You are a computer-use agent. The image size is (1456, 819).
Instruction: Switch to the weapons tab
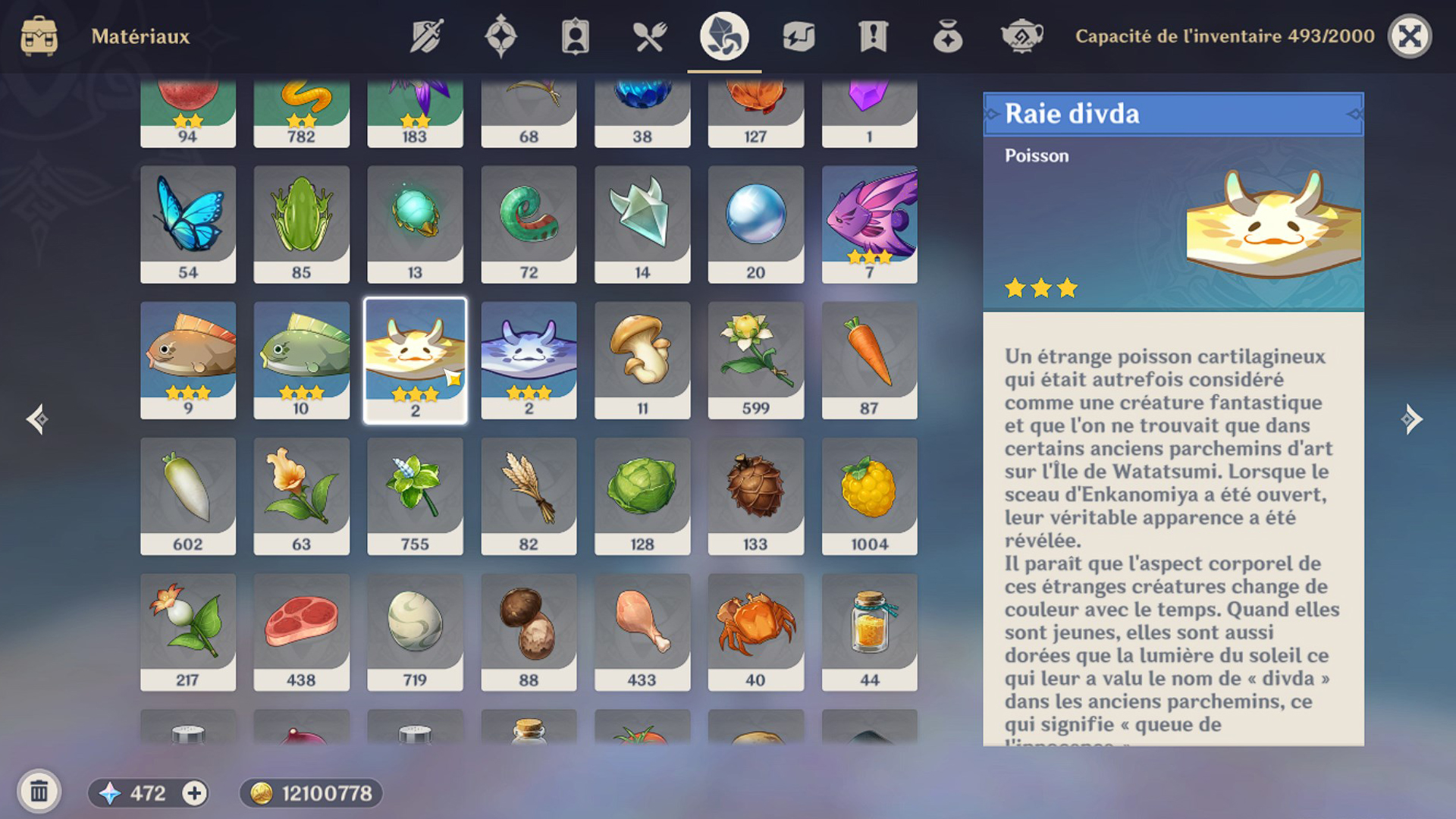(x=426, y=36)
